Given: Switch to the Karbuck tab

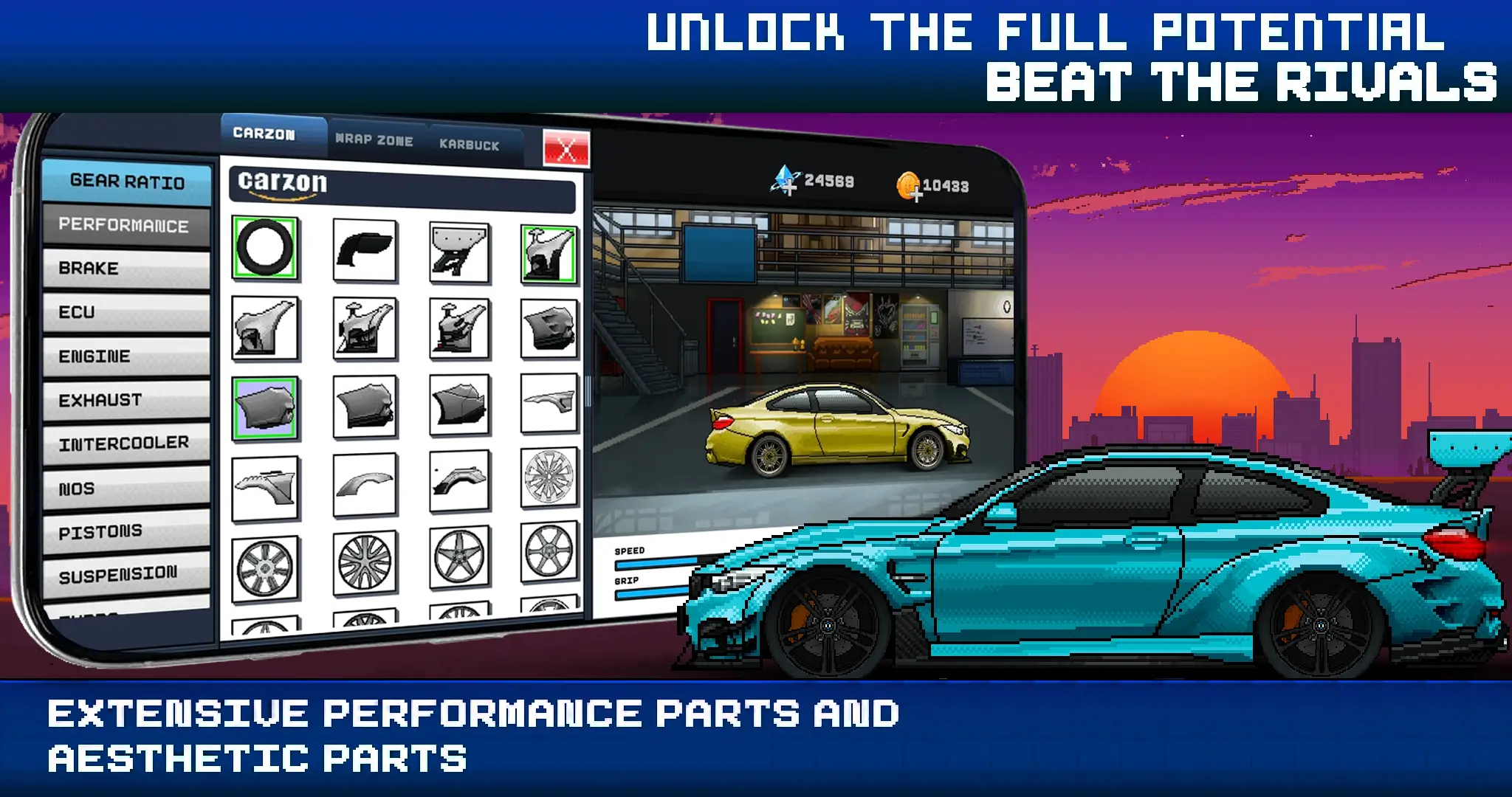Looking at the screenshot, I should [x=470, y=145].
